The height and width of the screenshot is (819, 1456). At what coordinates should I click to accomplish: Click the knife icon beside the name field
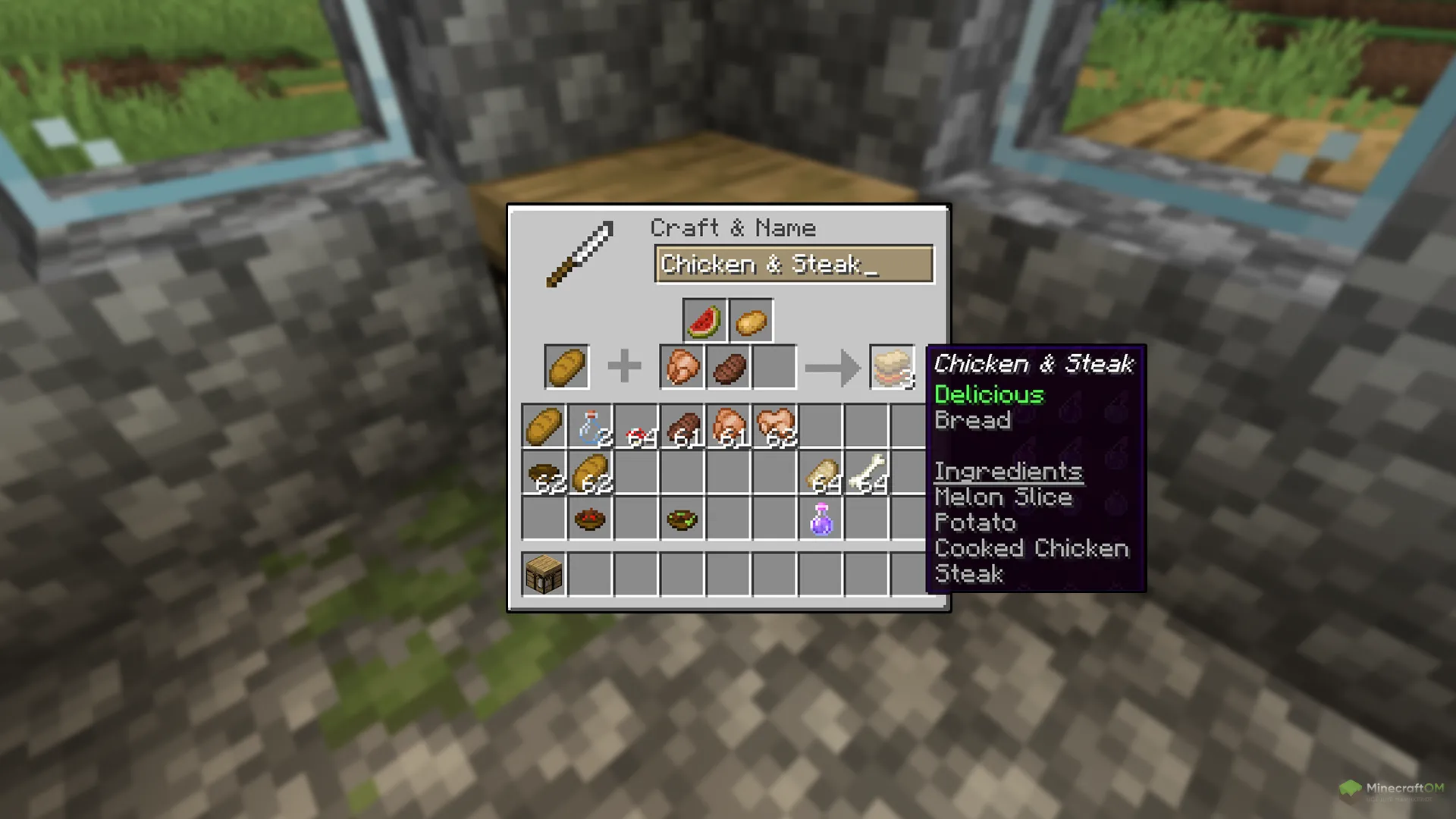pos(580,254)
